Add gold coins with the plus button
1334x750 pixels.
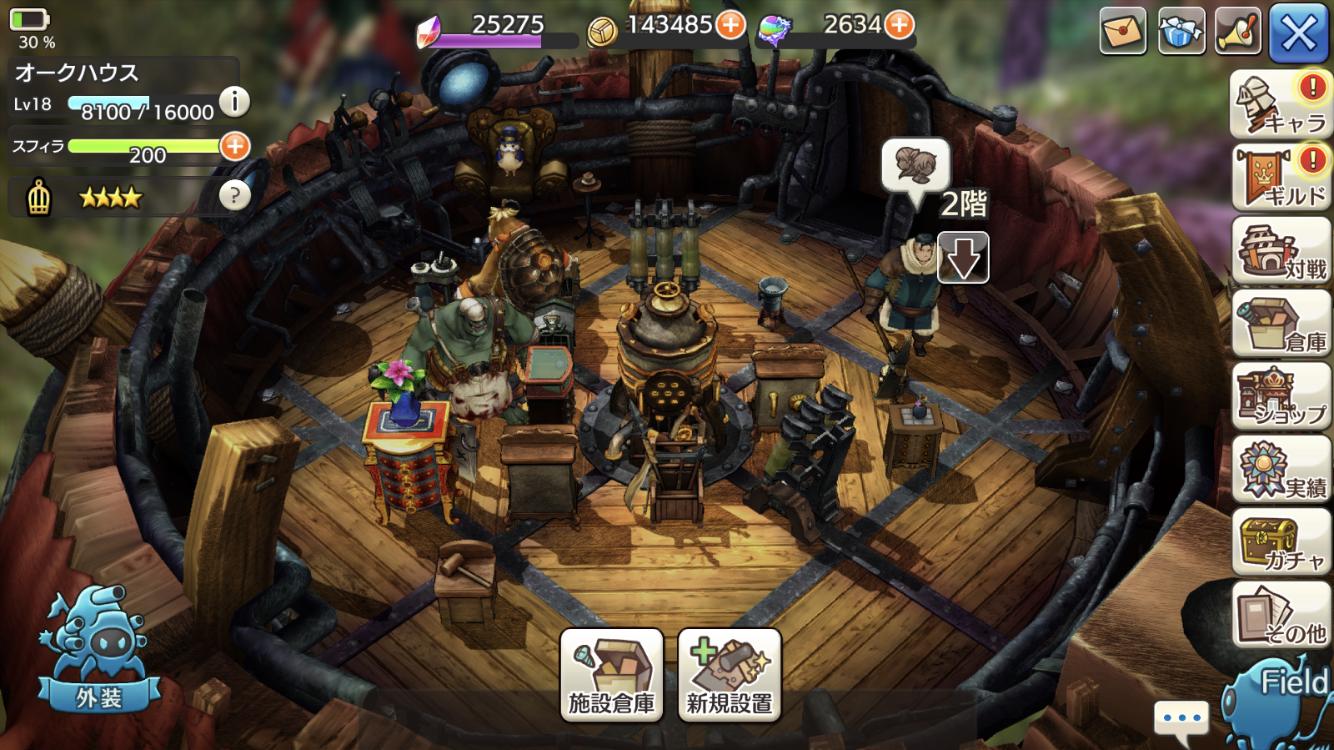click(731, 25)
